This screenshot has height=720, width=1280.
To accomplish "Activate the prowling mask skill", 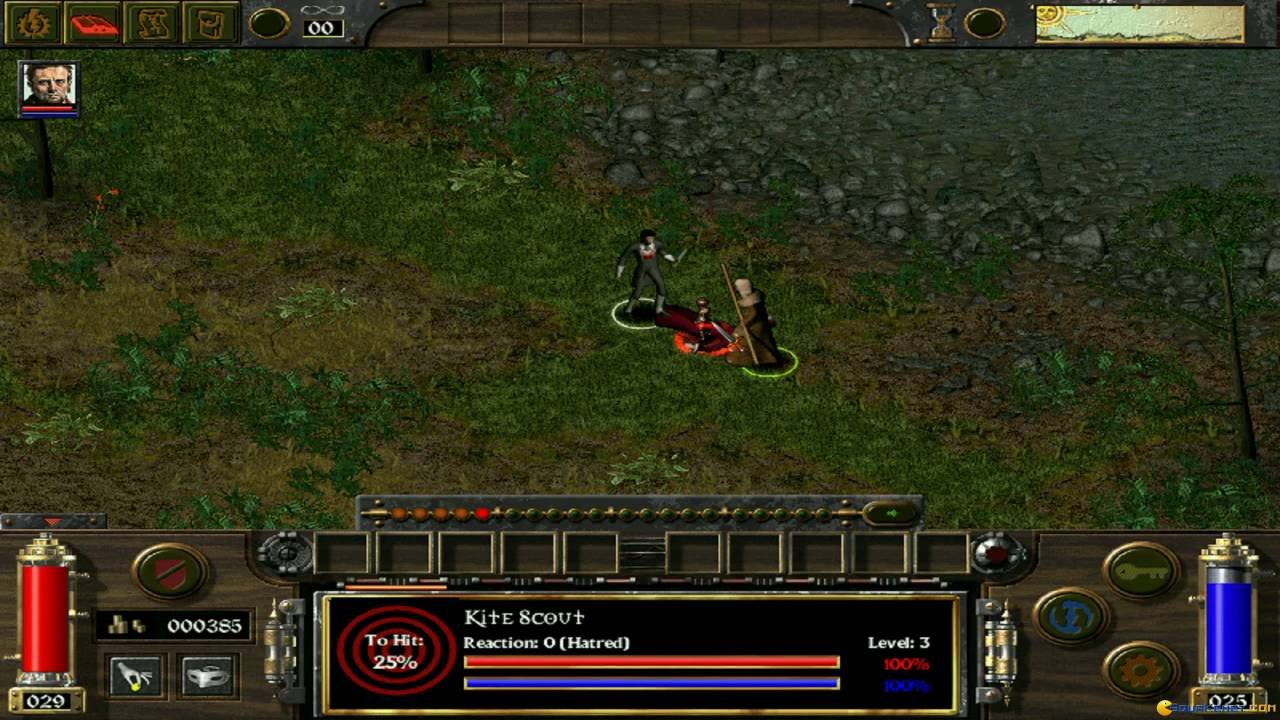I will 208,677.
